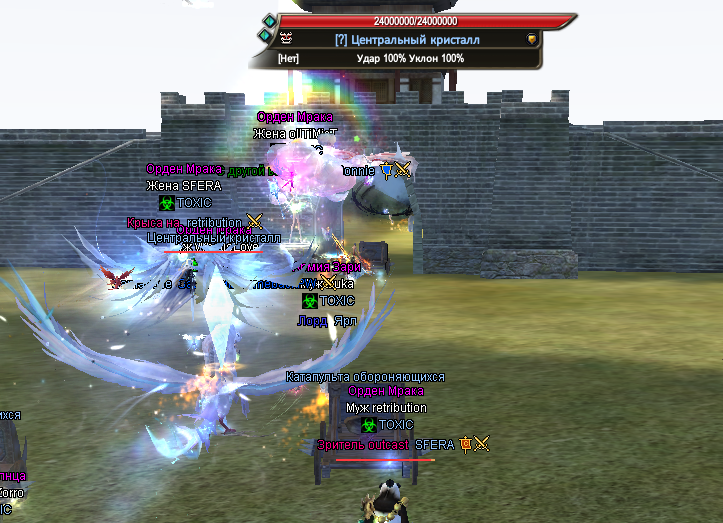723x523 pixels.
Task: Click the lower teal diamond gem on the target frame
Action: (264, 36)
